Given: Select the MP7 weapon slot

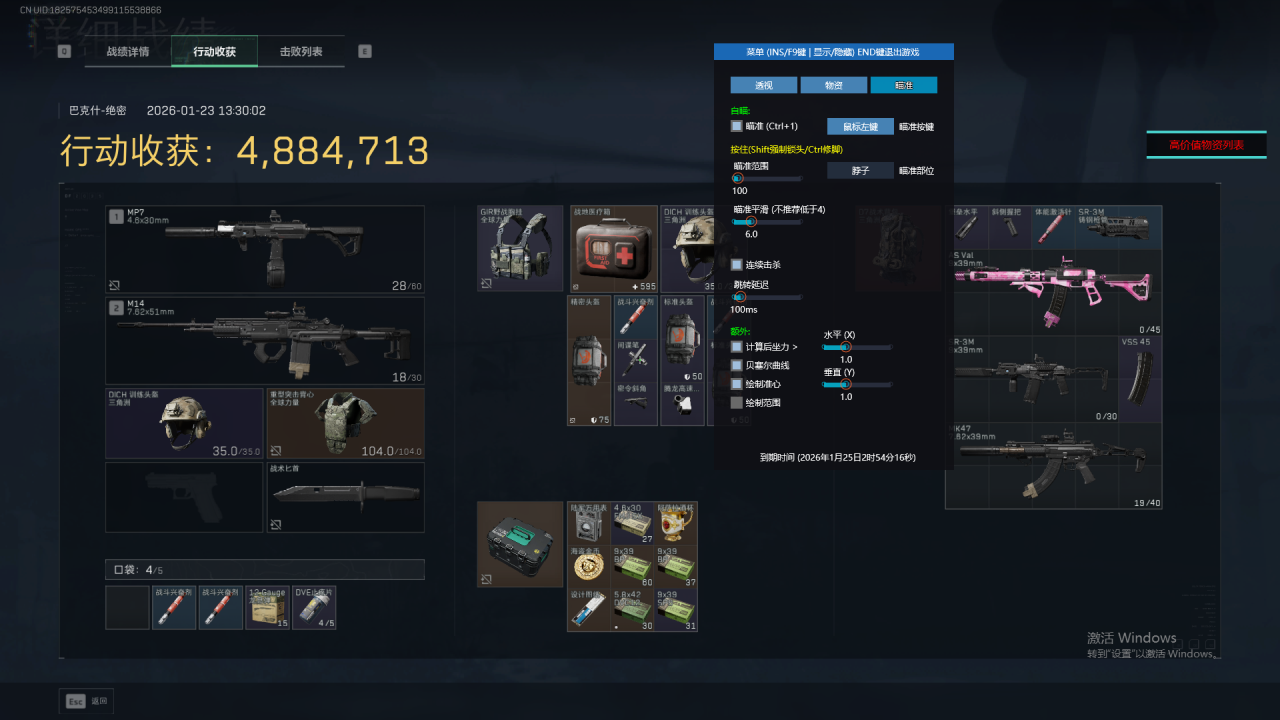Looking at the screenshot, I should (265, 249).
